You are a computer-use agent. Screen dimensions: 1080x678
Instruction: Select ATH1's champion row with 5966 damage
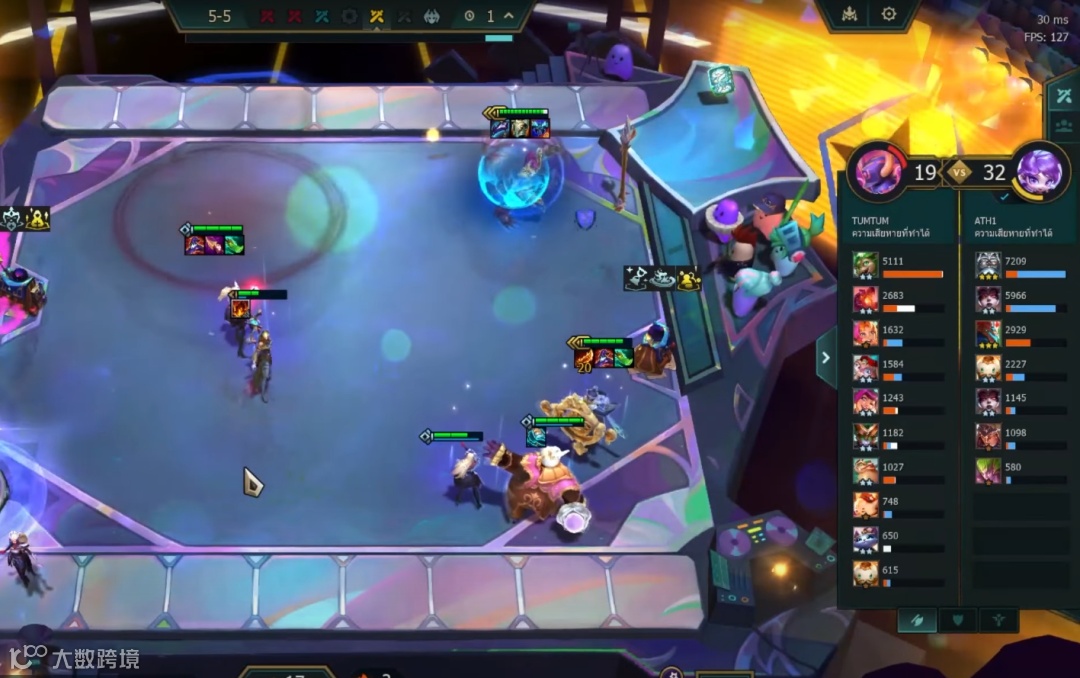click(x=989, y=300)
